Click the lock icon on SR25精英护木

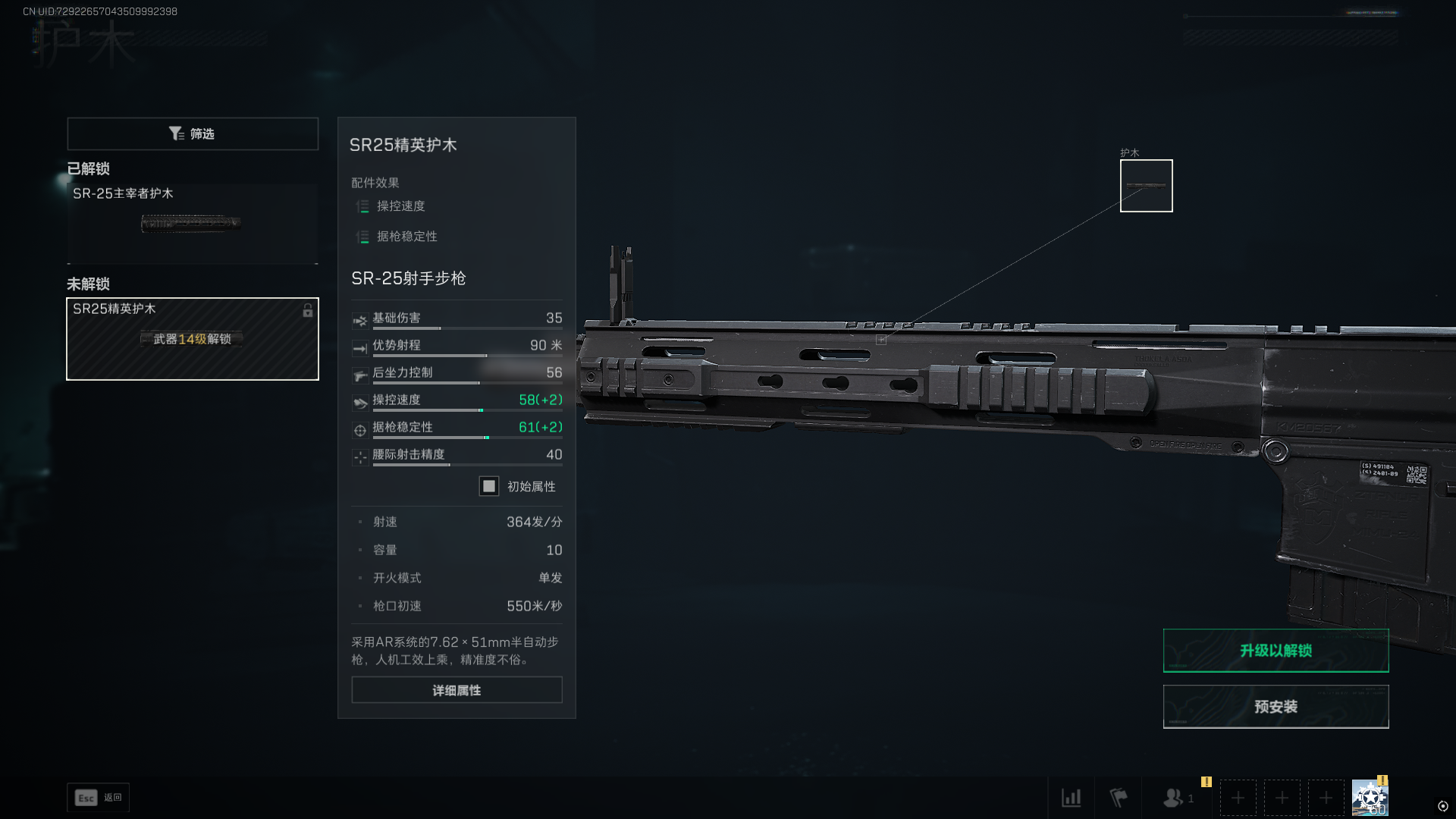307,311
